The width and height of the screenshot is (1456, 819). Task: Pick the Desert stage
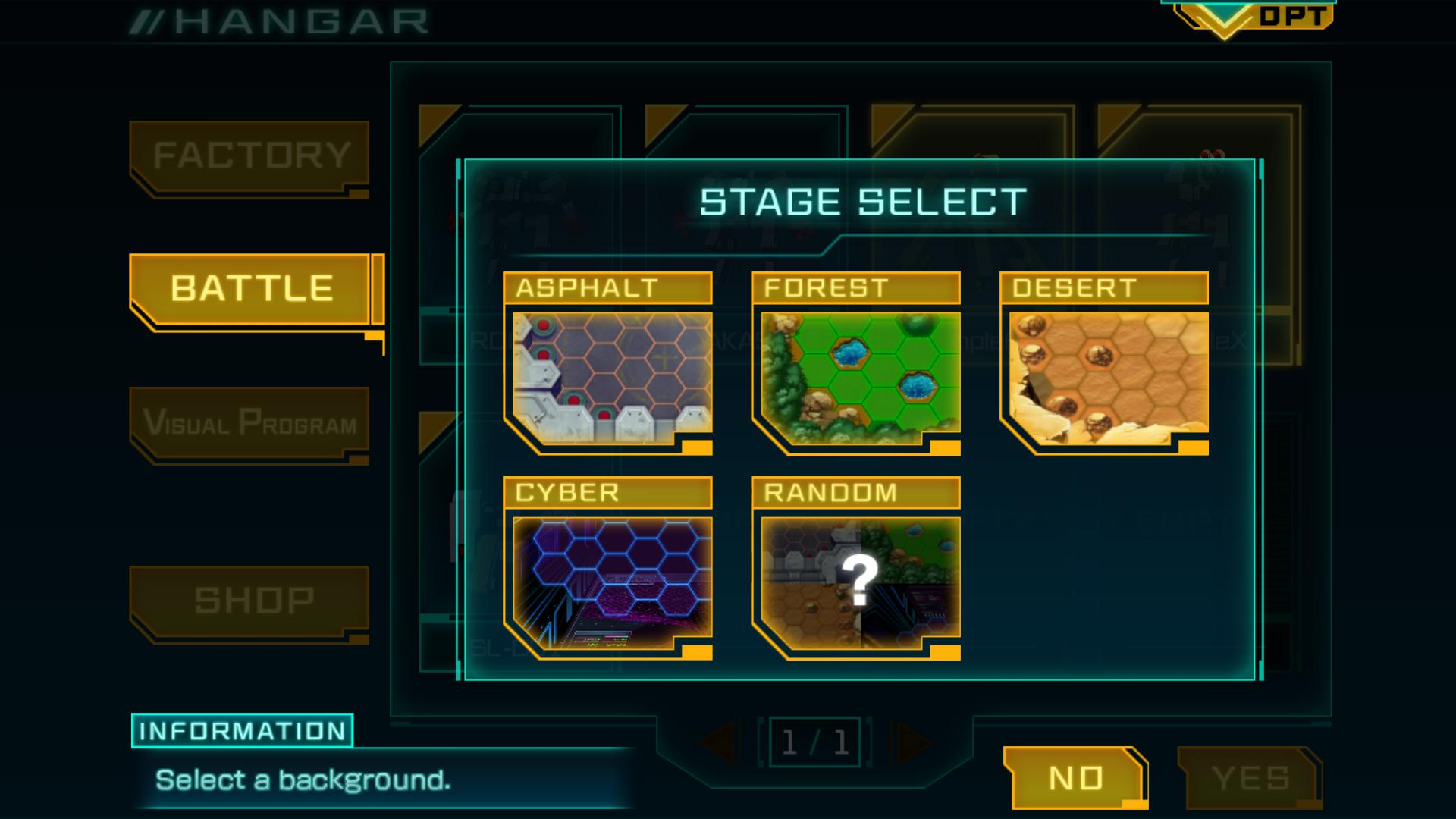(1104, 364)
